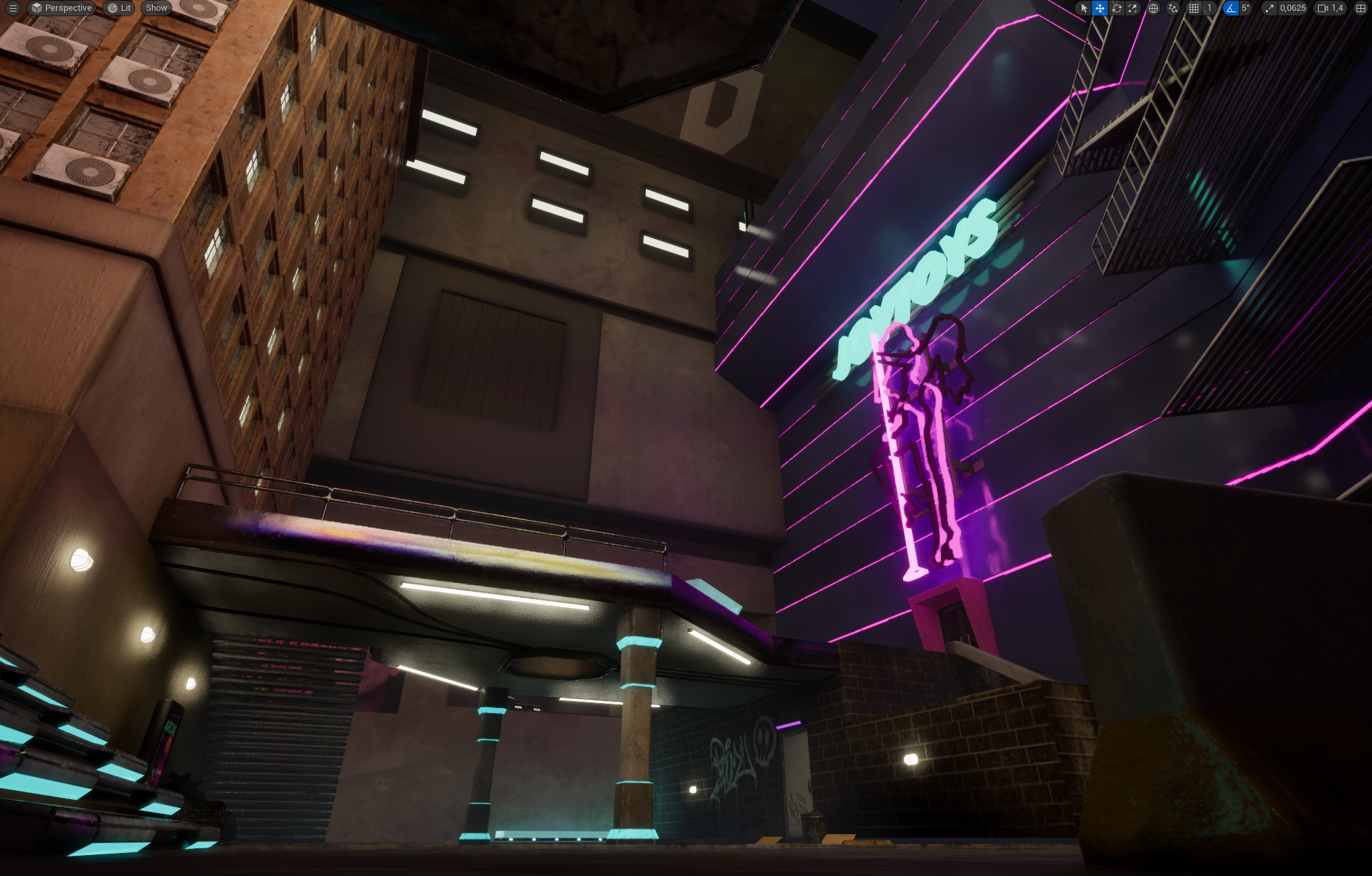Viewport: 1372px width, 876px height.
Task: Click the 5° rotation snap value
Action: click(x=1245, y=8)
